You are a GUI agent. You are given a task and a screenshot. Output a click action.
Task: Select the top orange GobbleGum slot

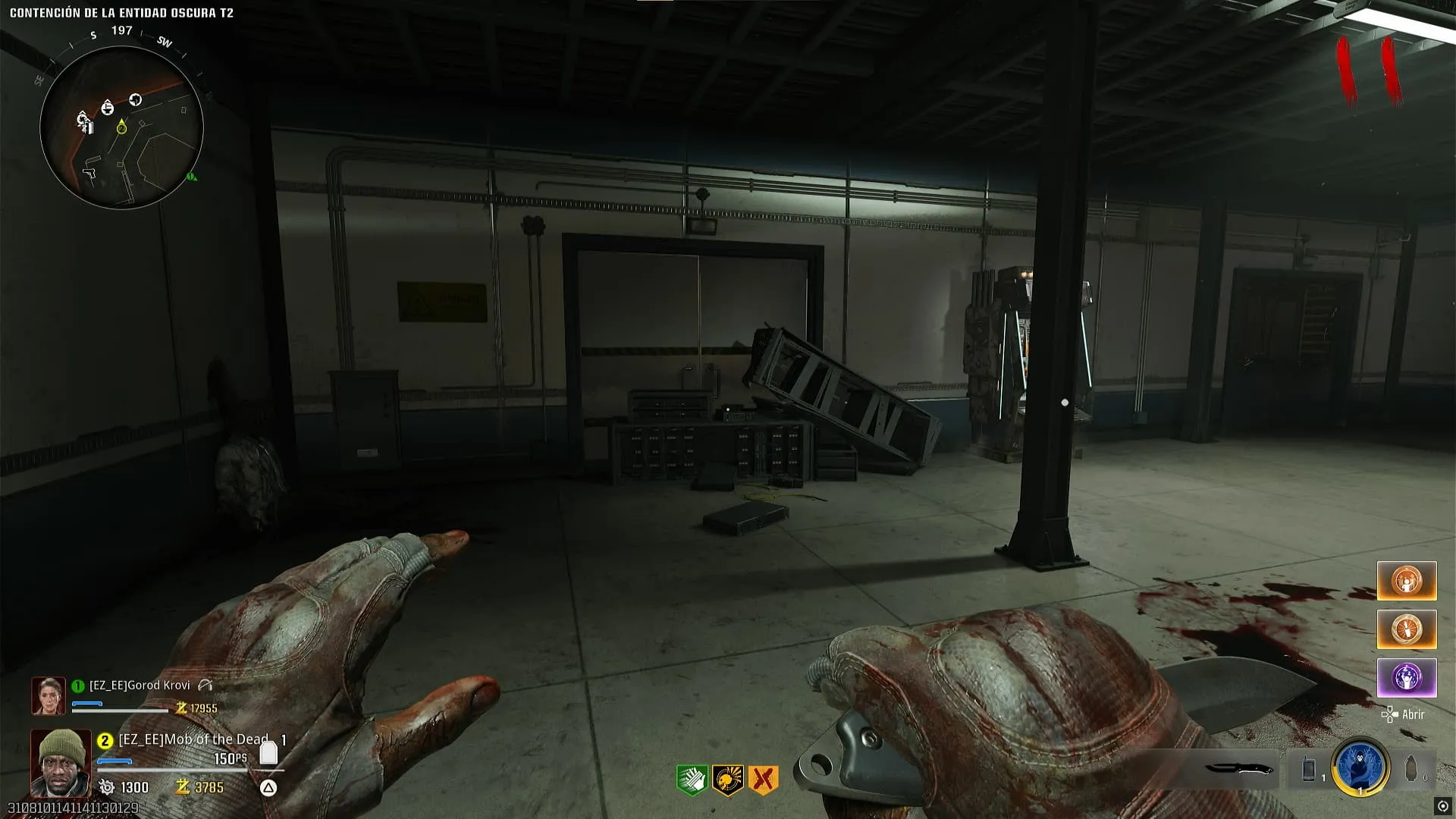point(1407,581)
